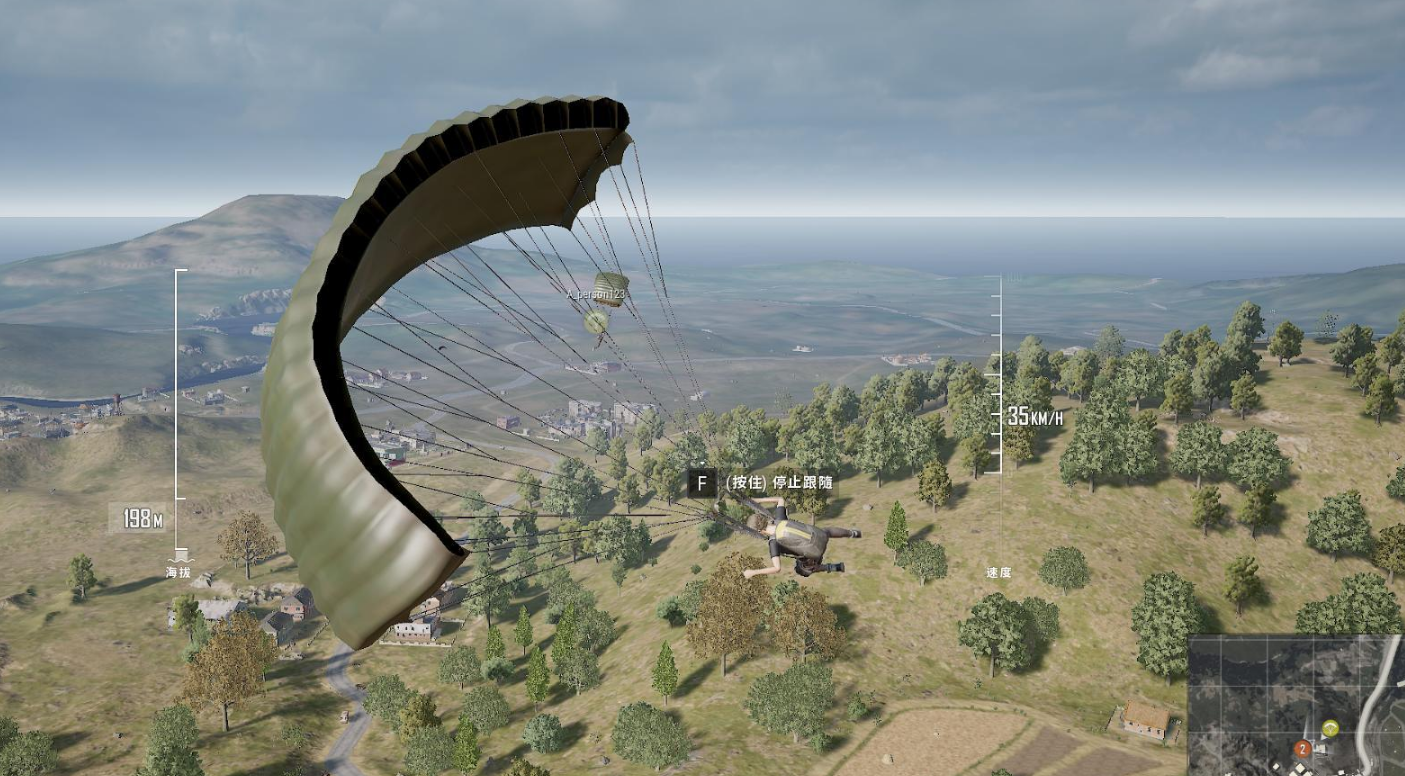Select teammate A_person123's name tag
Screen dimensions: 1405x776
click(596, 294)
